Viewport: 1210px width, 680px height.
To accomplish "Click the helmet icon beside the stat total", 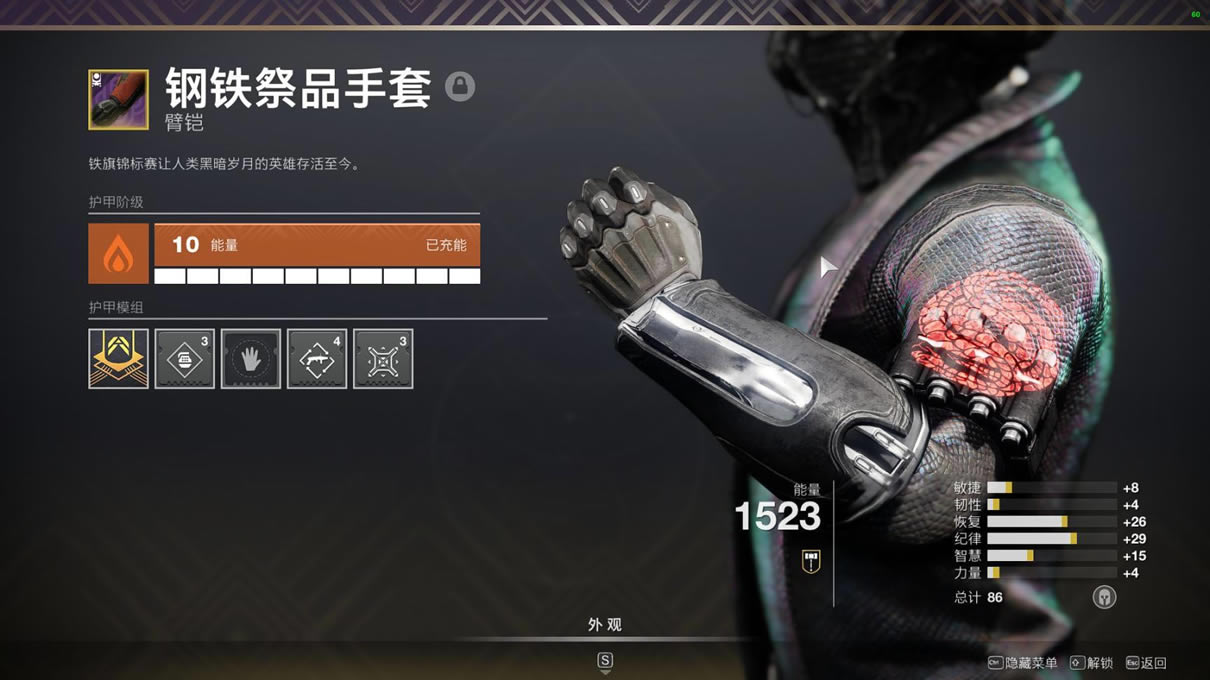I will coord(1104,597).
